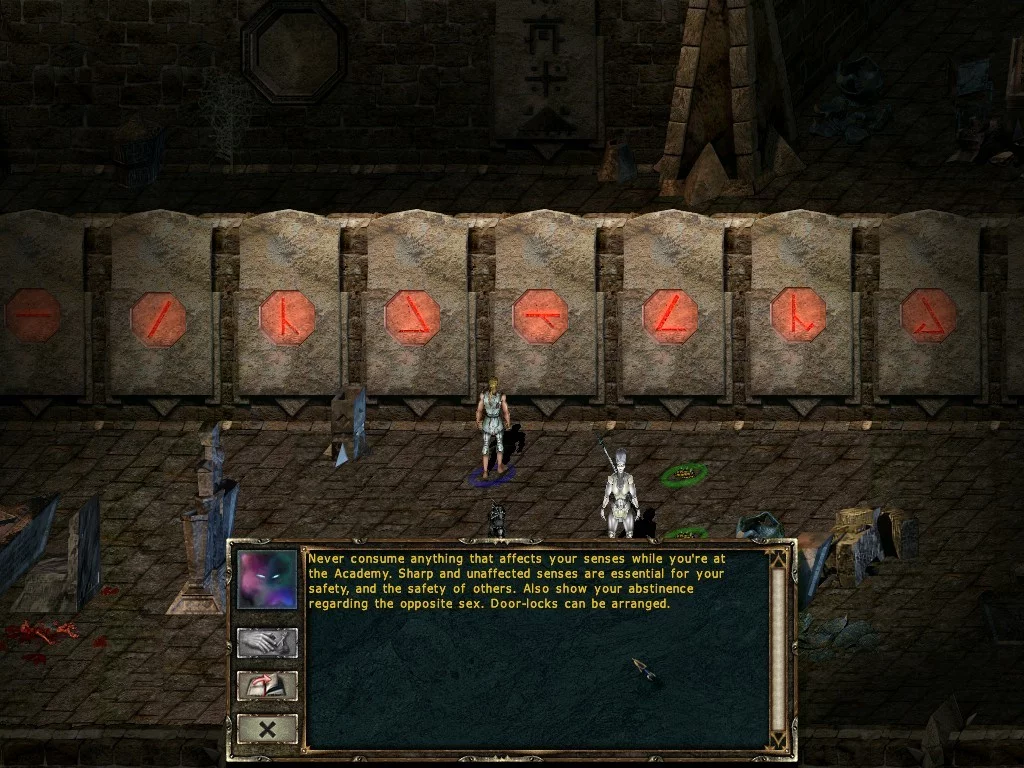Click the scroll-up arrow of the dialogue box
Image resolution: width=1024 pixels, height=768 pixels.
pyautogui.click(x=777, y=558)
